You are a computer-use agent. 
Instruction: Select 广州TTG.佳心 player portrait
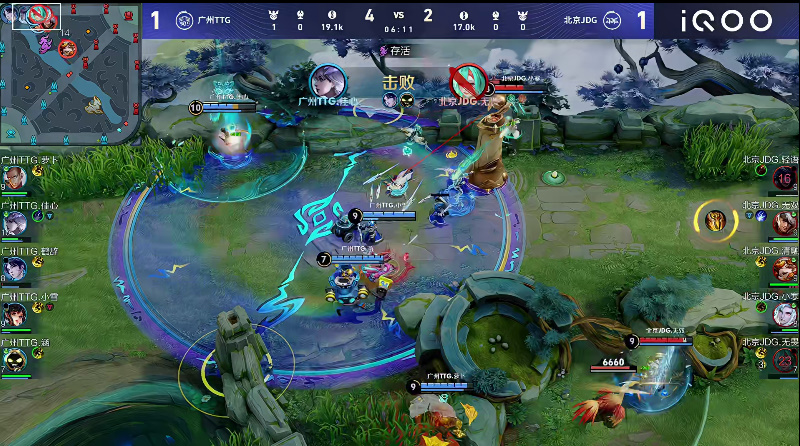(x=14, y=224)
